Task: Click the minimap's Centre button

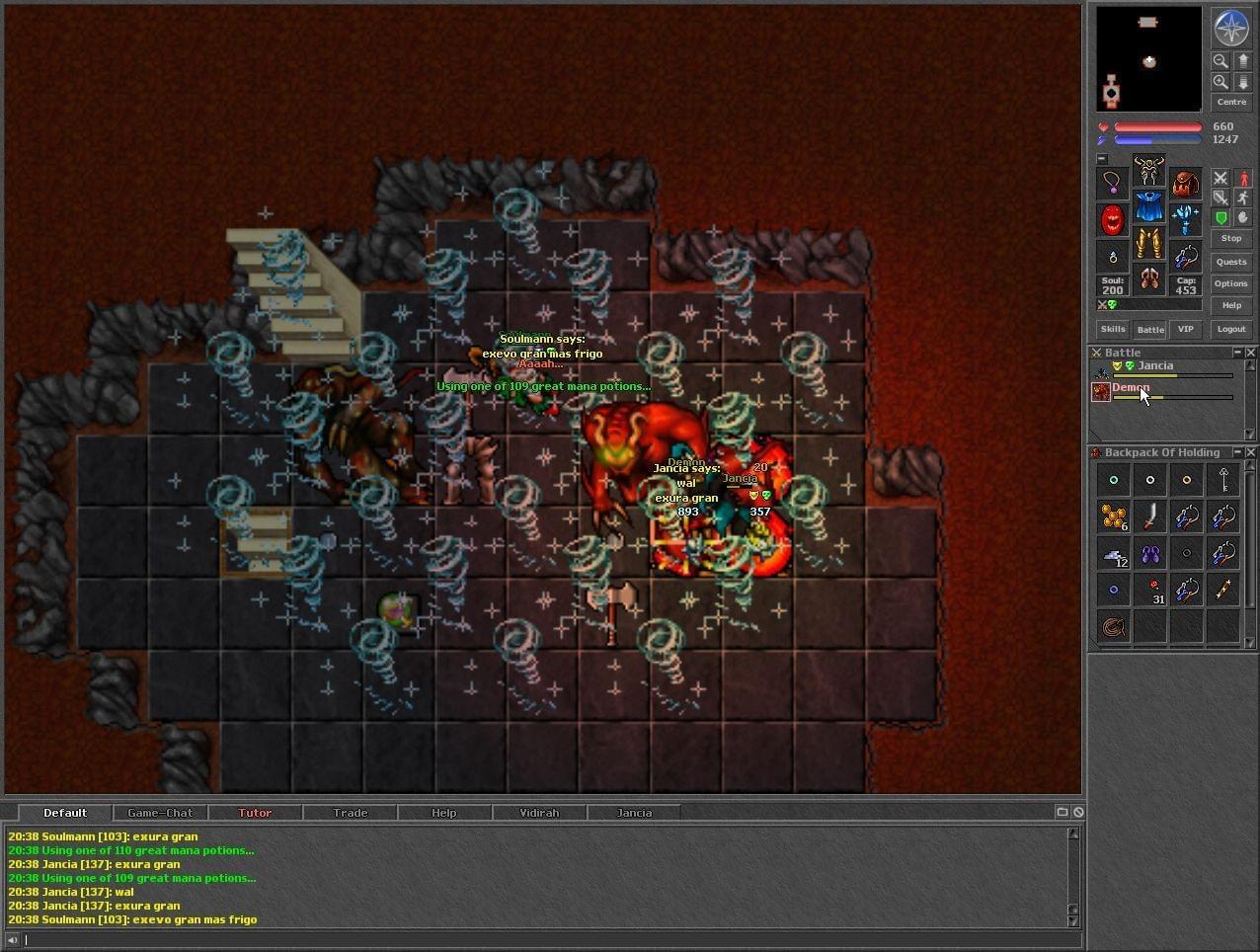Action: tap(1231, 102)
